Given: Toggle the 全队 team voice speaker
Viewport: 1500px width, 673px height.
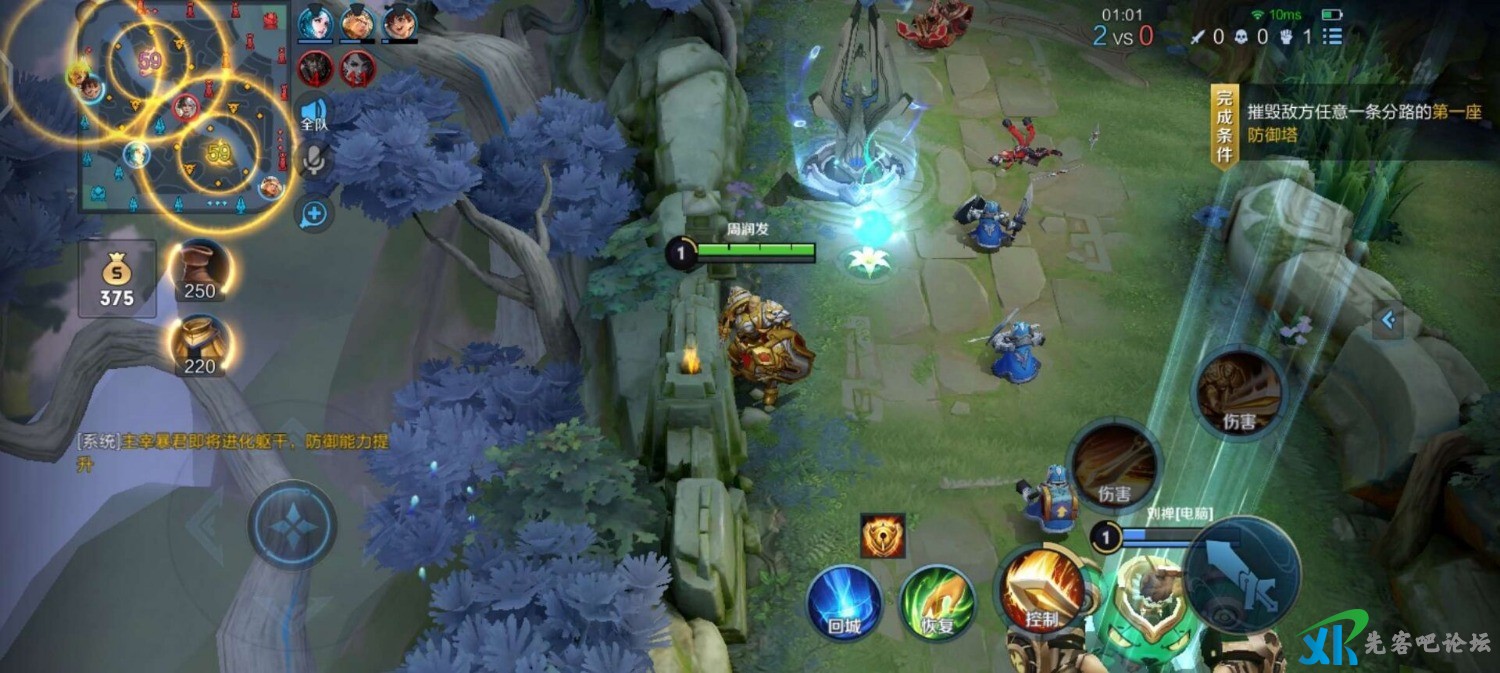Looking at the screenshot, I should (x=314, y=113).
